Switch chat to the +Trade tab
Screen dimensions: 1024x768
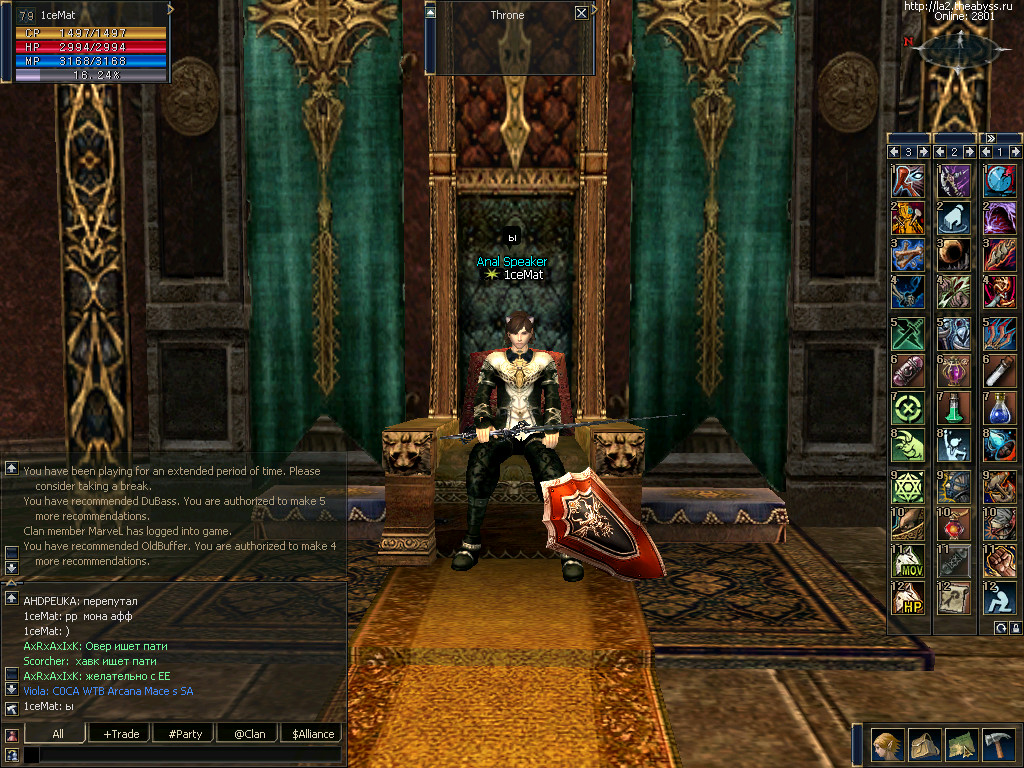pos(120,734)
